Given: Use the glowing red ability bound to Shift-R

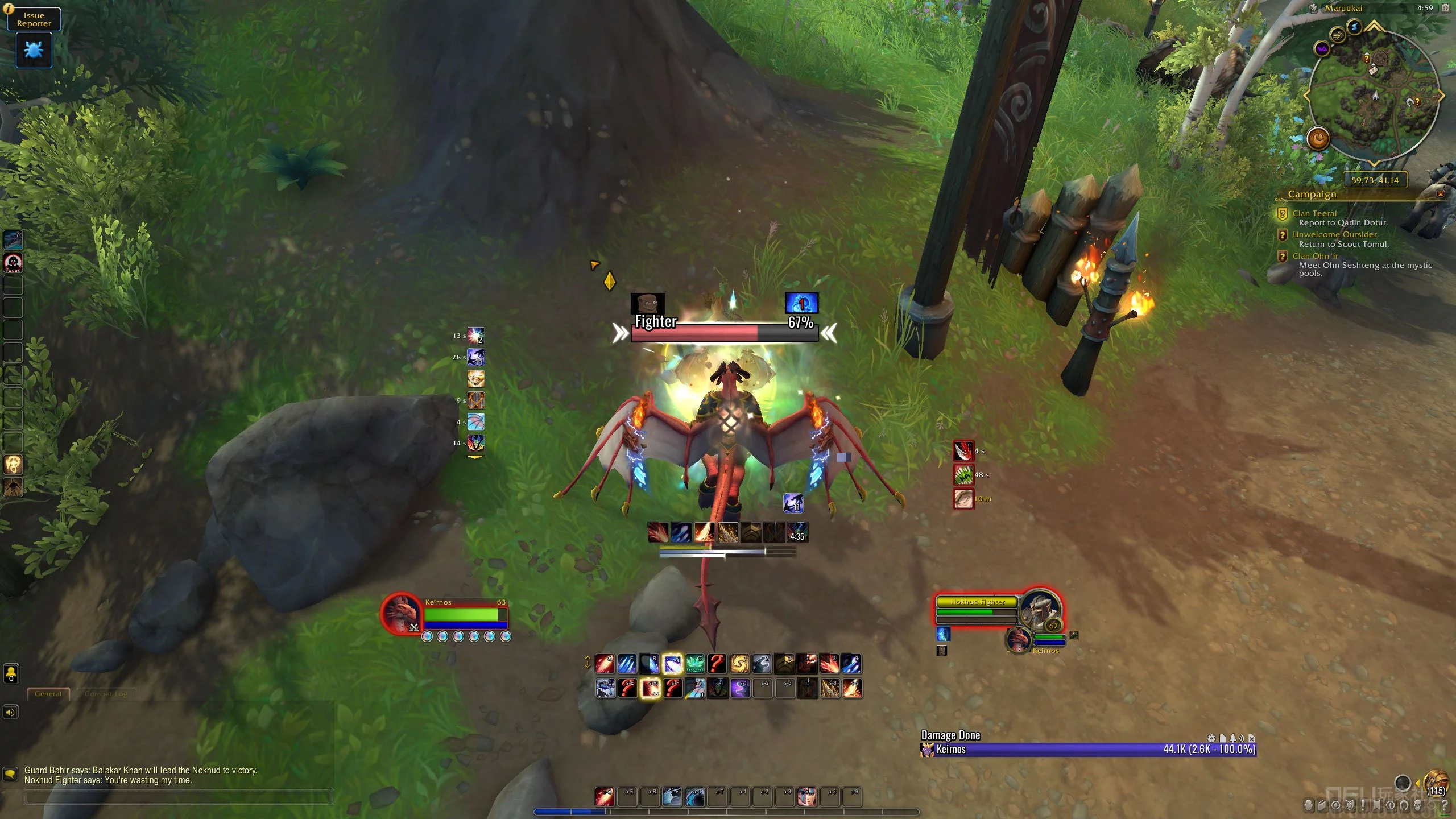Looking at the screenshot, I should [650, 689].
